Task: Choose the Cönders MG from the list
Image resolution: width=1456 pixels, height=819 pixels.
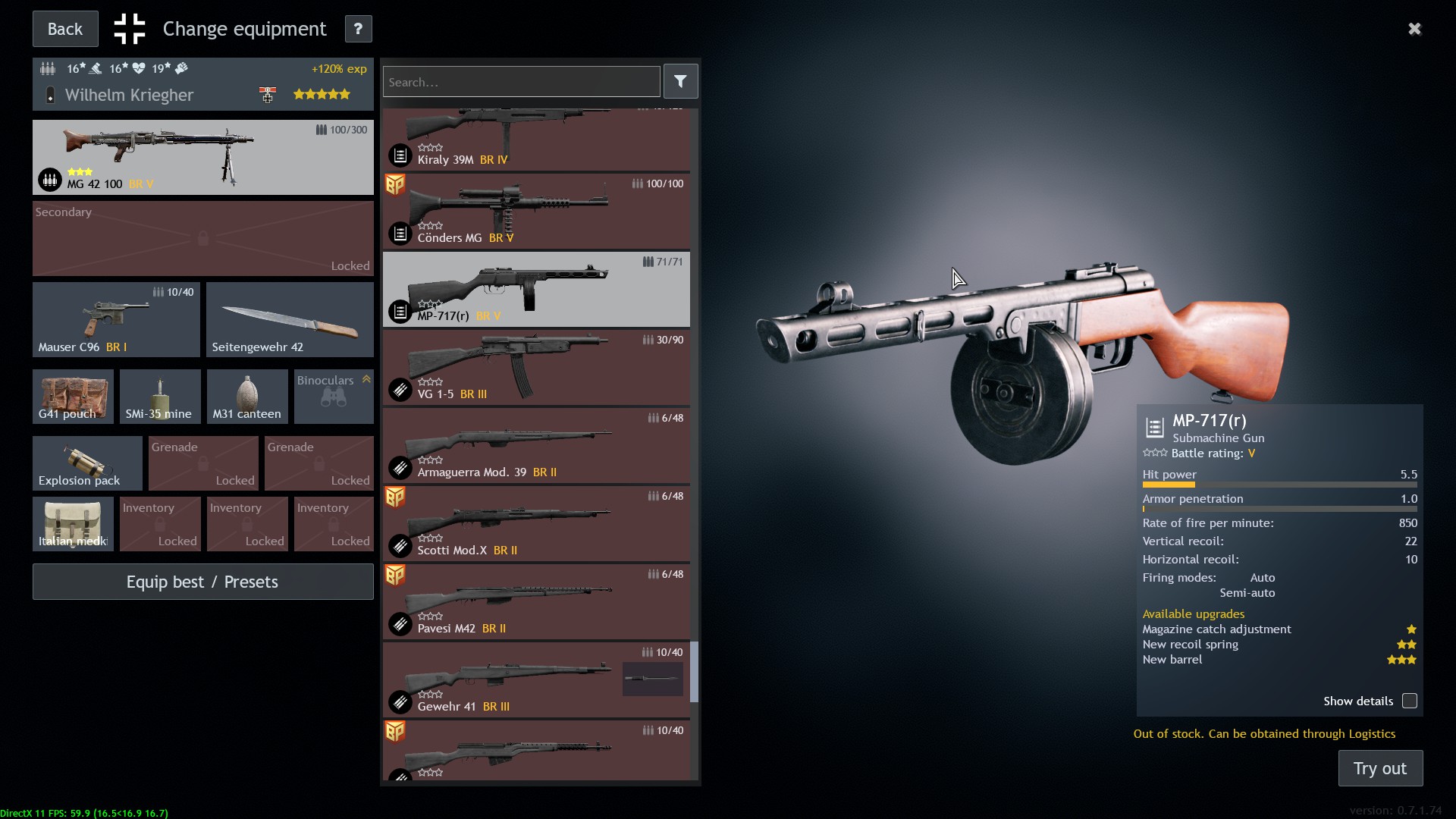Action: [536, 212]
